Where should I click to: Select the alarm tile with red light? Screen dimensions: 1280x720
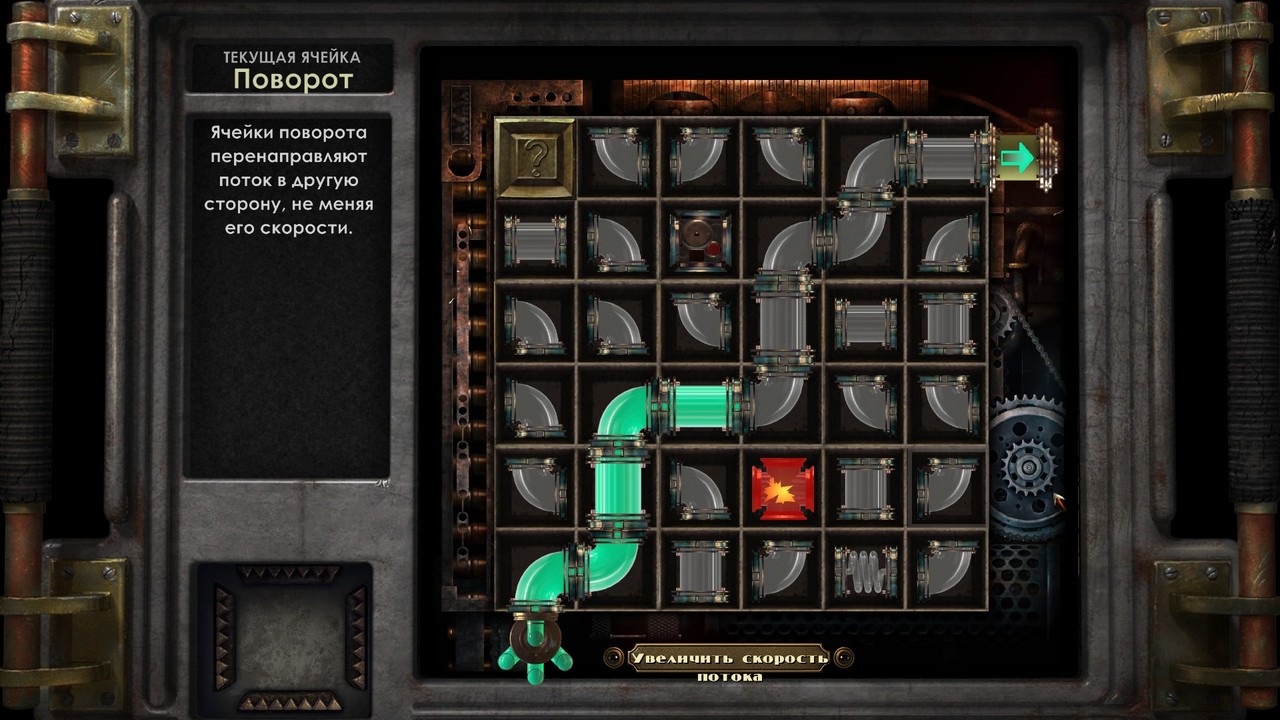tap(700, 241)
